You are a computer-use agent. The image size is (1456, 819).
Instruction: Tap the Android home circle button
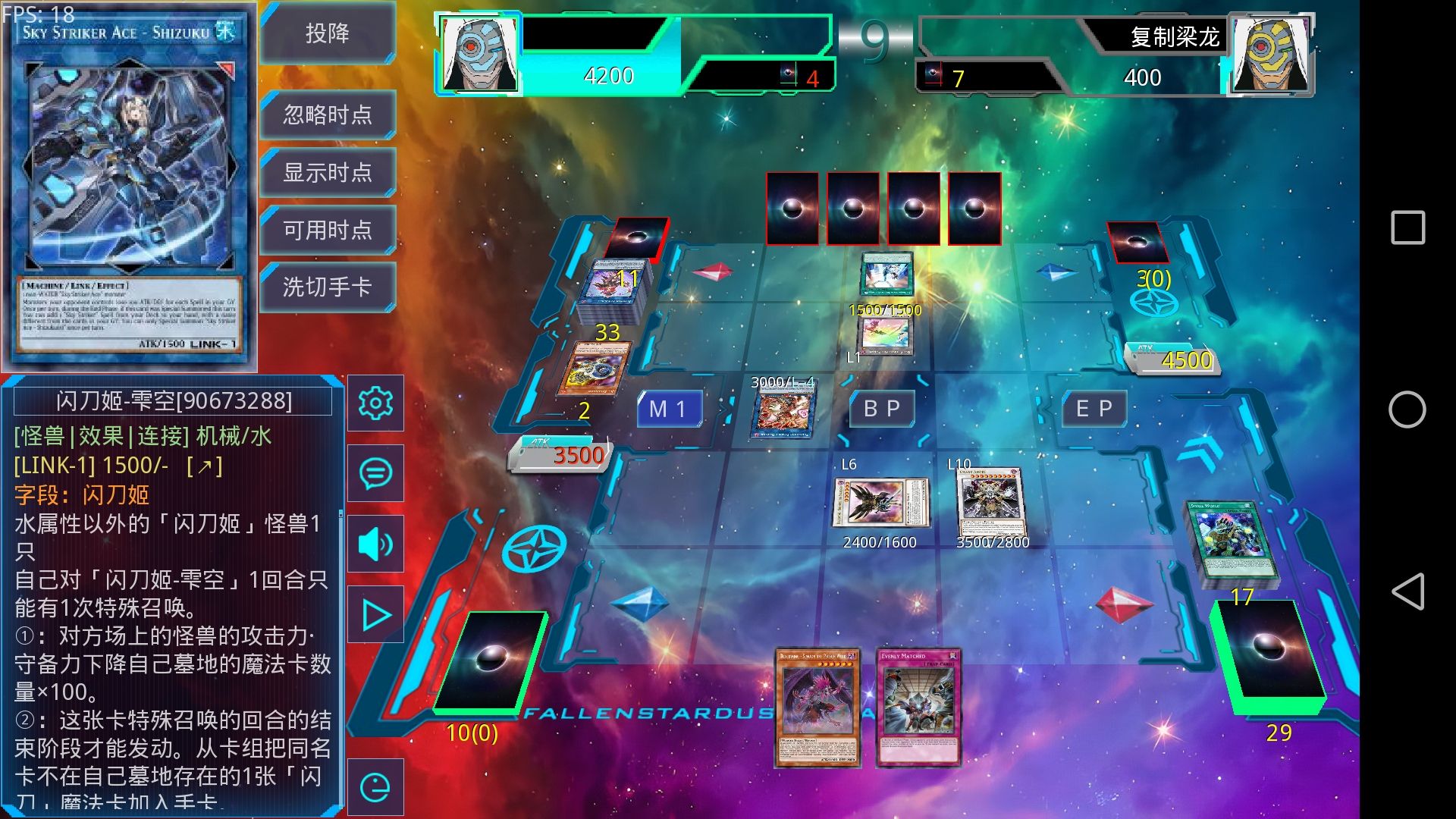(1407, 410)
